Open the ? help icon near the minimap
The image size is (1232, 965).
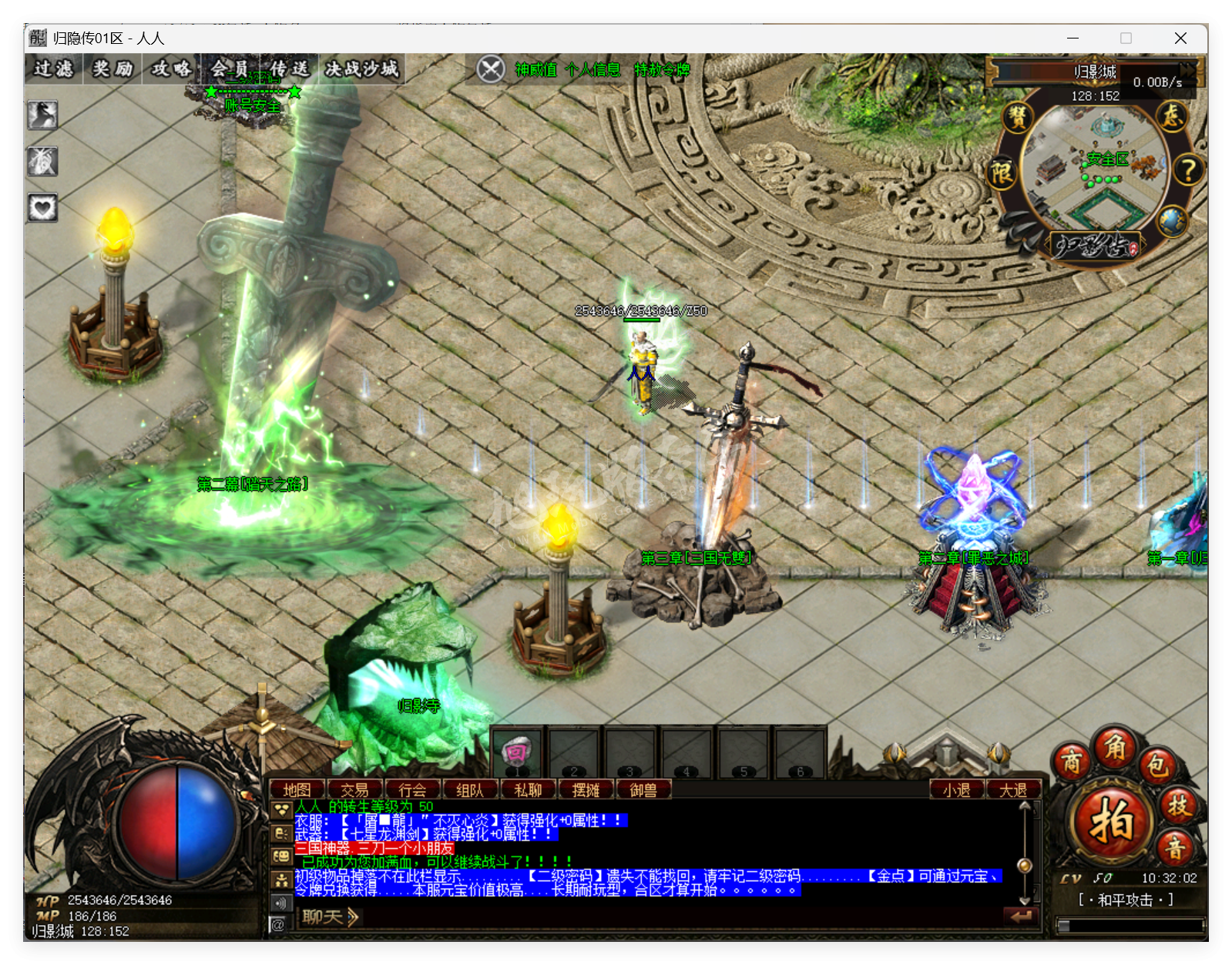1188,169
